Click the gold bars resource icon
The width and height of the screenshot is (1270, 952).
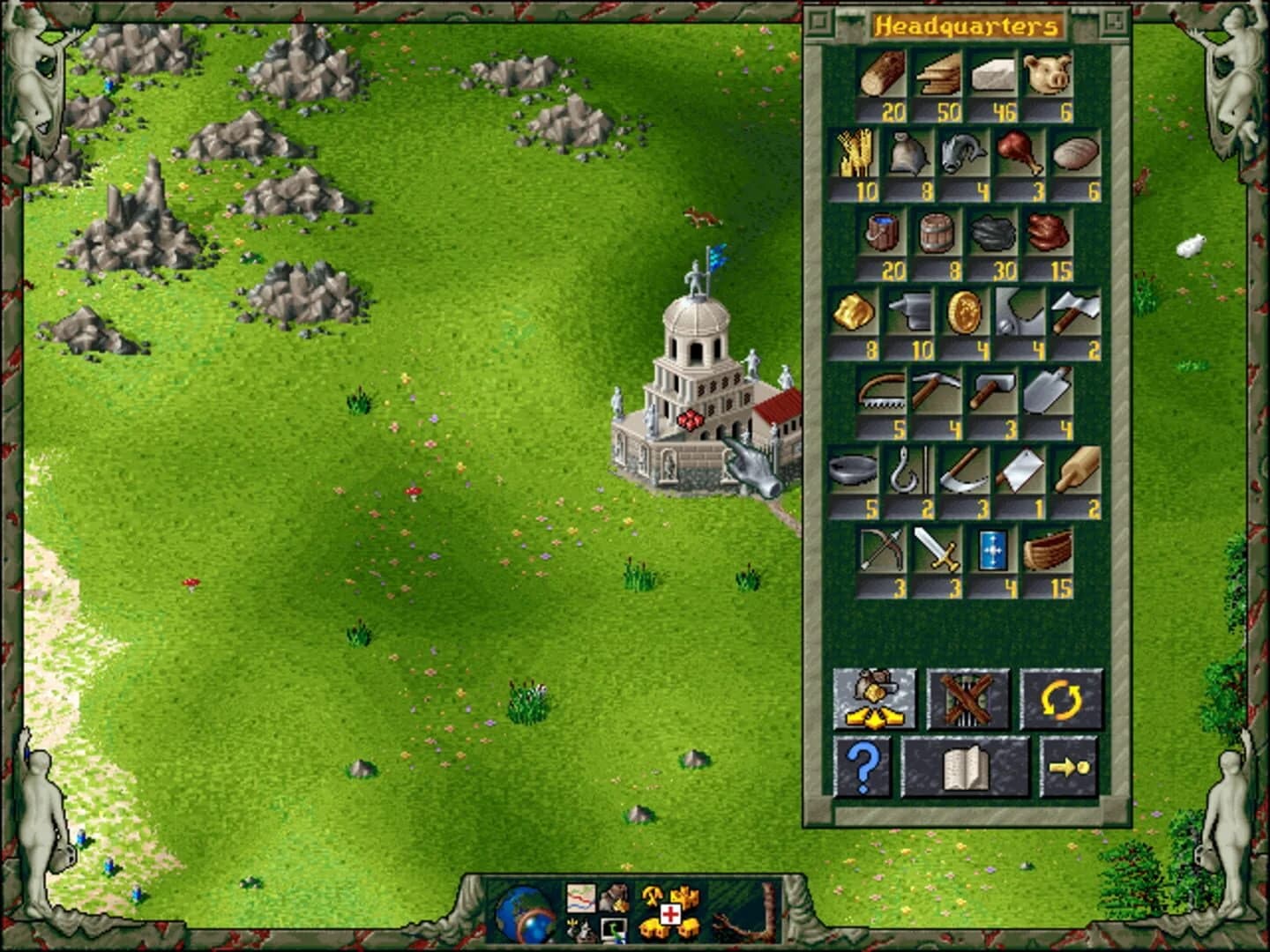[853, 313]
